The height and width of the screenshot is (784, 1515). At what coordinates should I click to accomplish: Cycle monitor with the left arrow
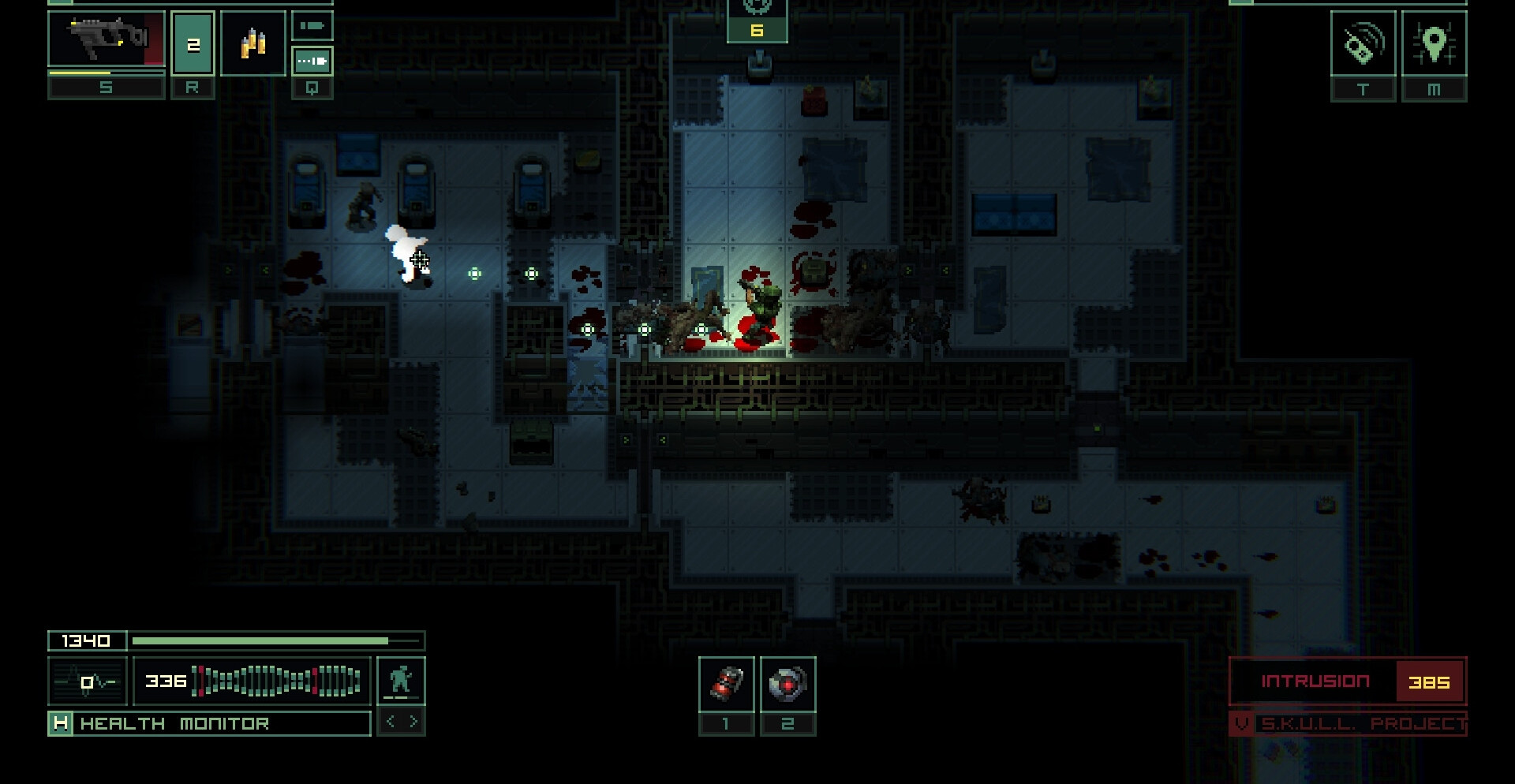point(391,722)
